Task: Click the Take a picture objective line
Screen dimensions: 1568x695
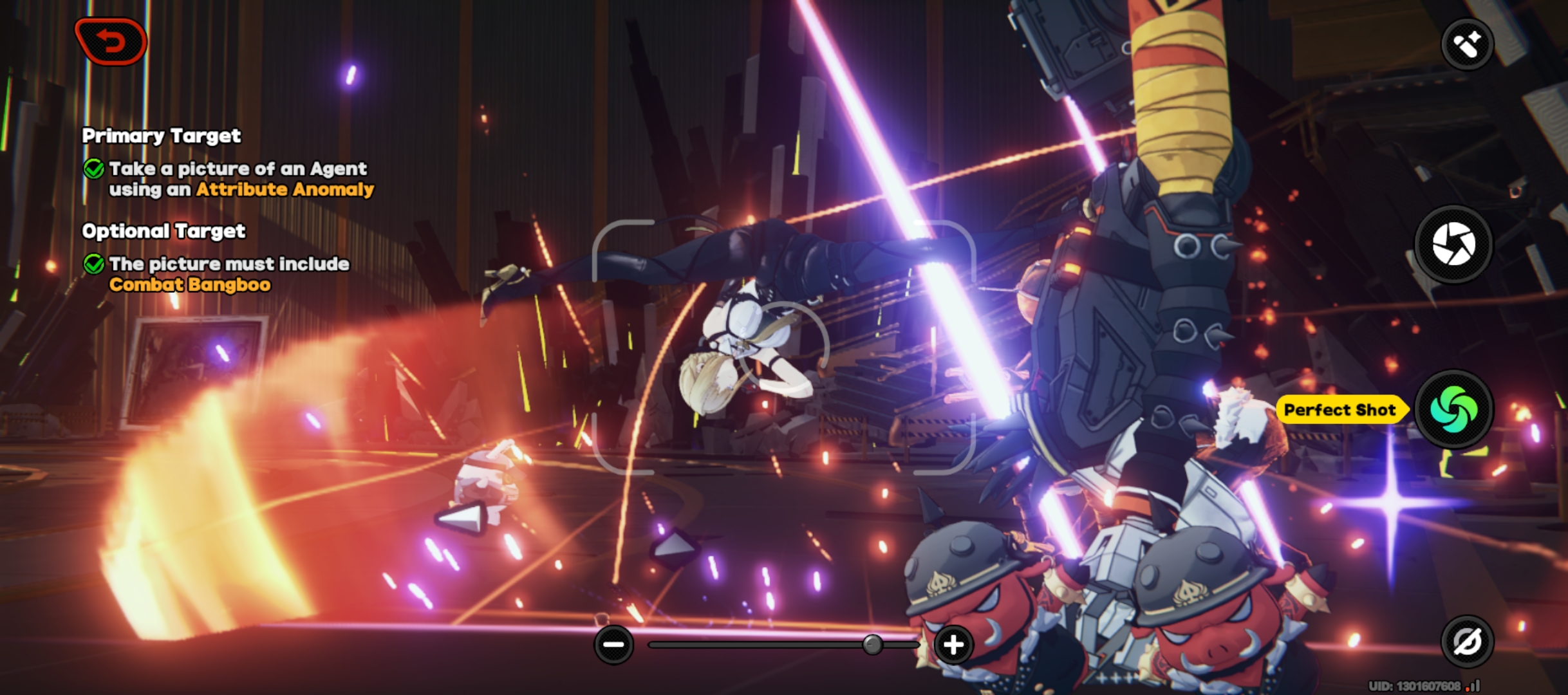Action: click(x=238, y=170)
